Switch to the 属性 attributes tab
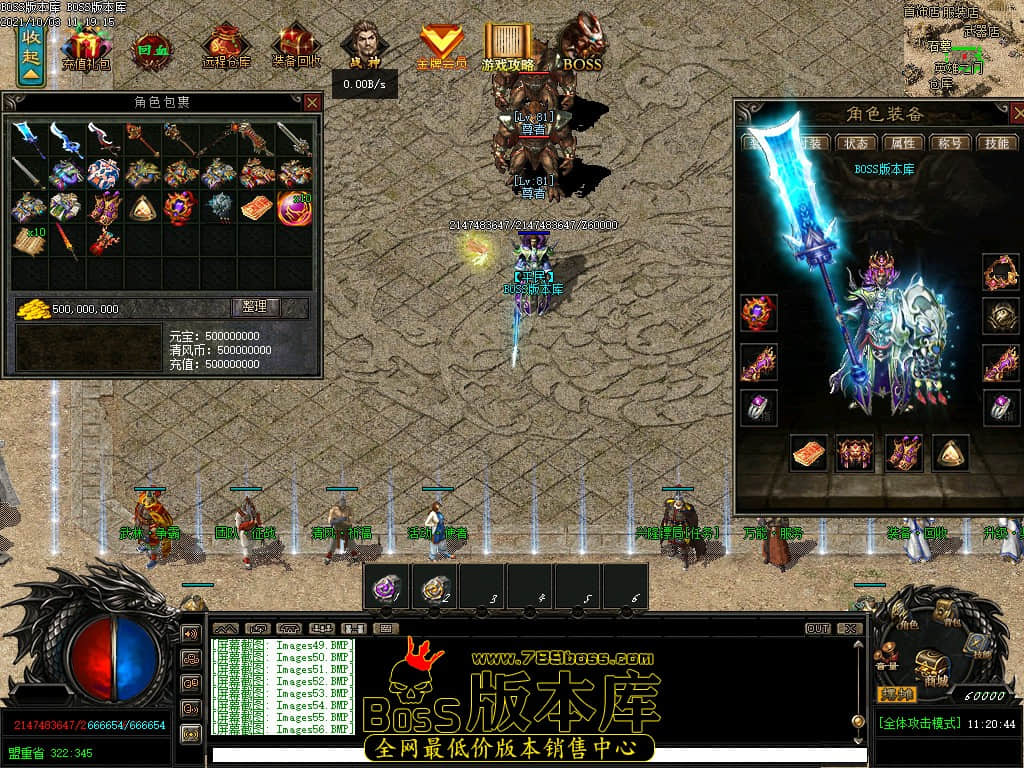Image resolution: width=1024 pixels, height=768 pixels. [903, 143]
